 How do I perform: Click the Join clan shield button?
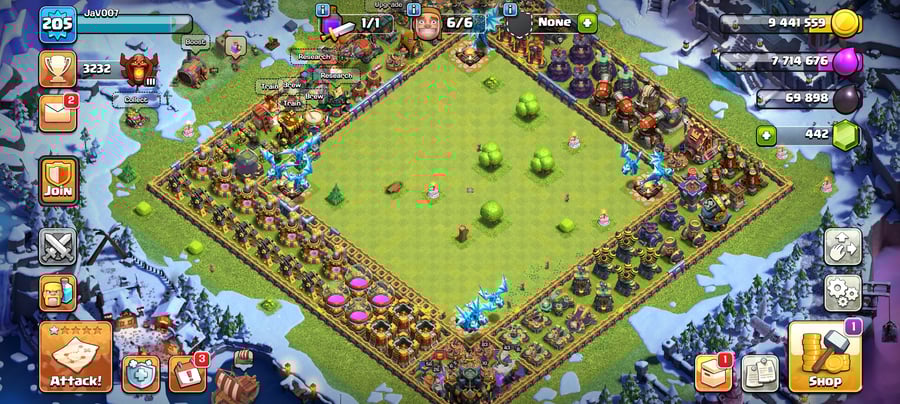click(x=58, y=180)
